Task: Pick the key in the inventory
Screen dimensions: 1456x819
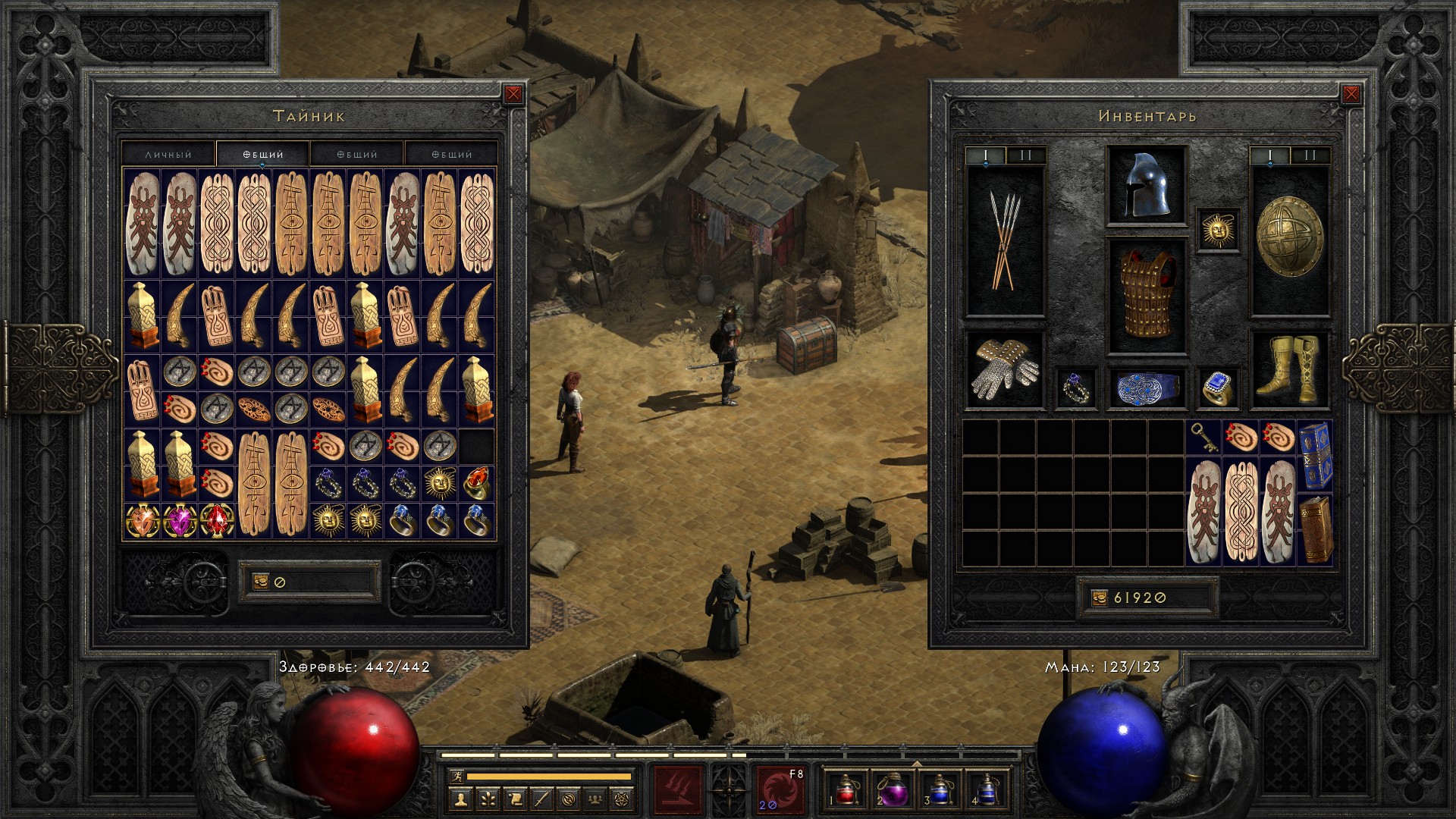Action: click(1204, 438)
